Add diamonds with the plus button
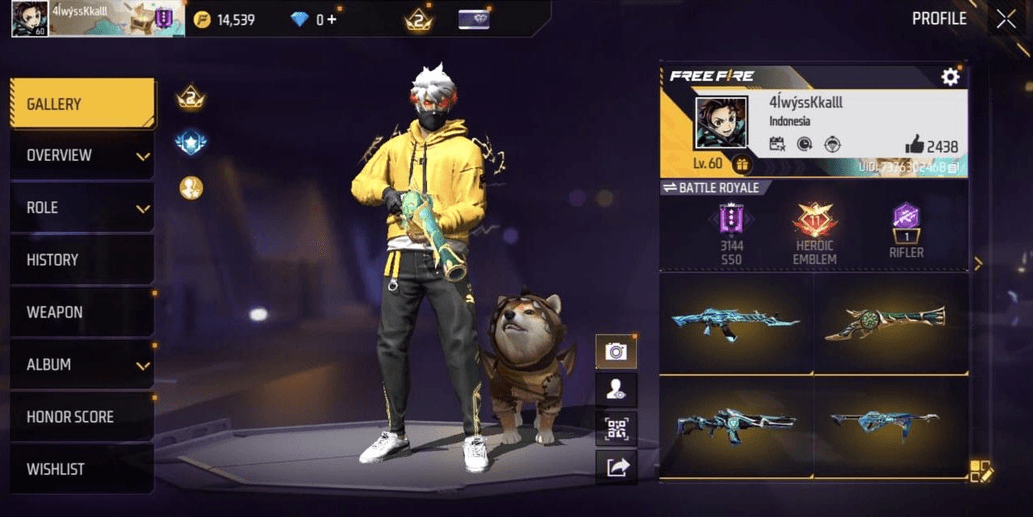Image resolution: width=1033 pixels, height=517 pixels. [331, 19]
